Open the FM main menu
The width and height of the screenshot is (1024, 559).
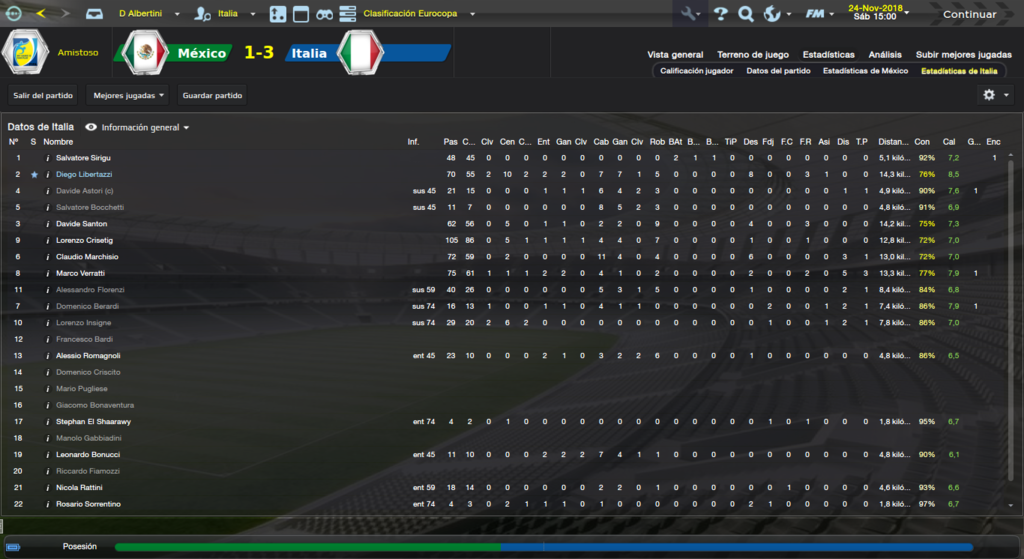coord(818,14)
